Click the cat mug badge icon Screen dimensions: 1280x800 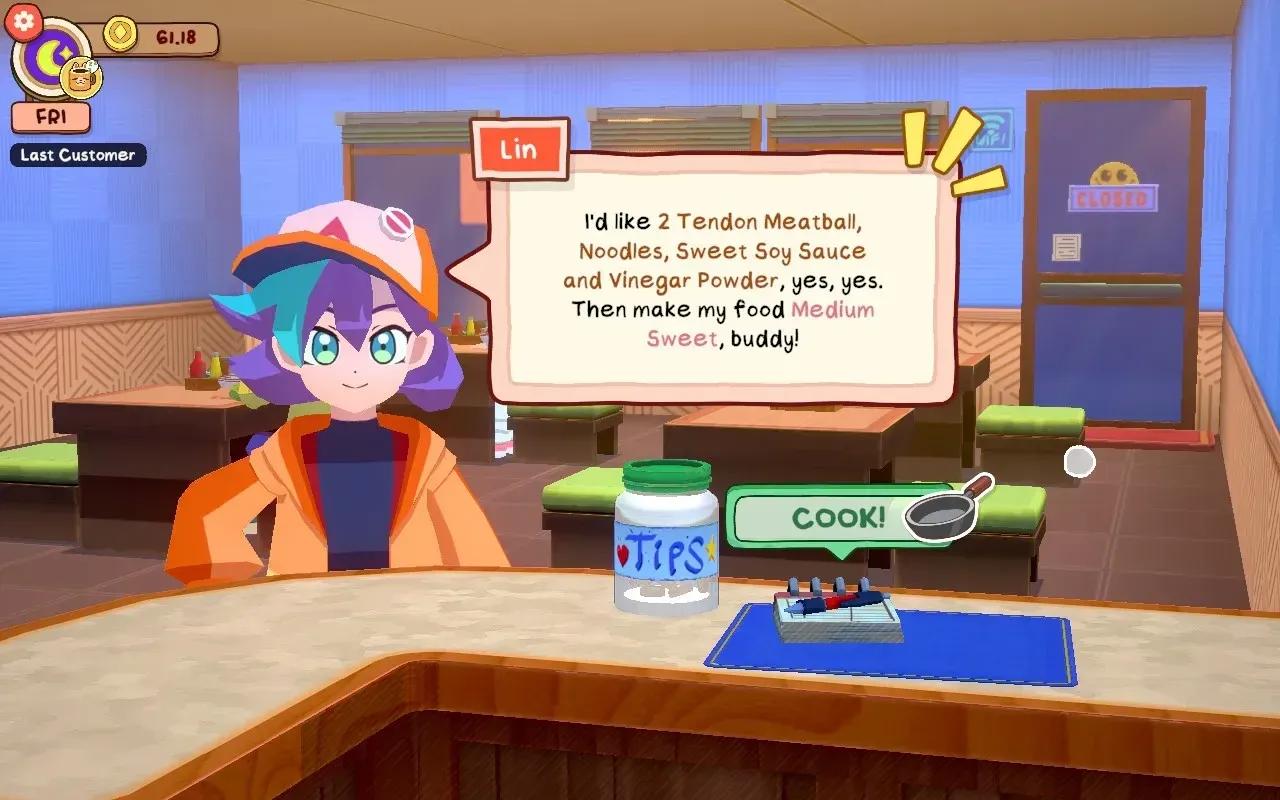pyautogui.click(x=79, y=76)
